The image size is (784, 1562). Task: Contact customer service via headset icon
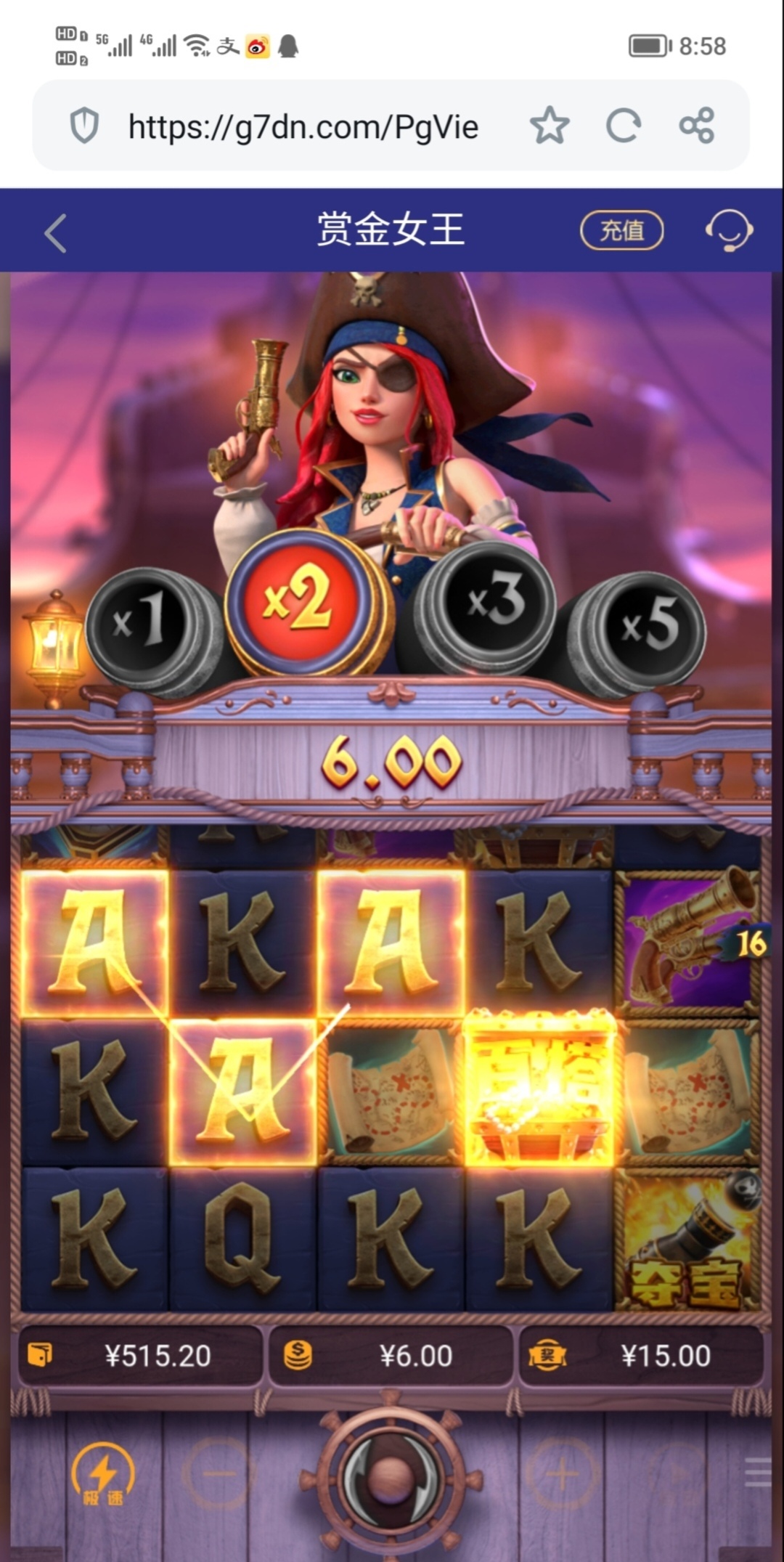coord(728,231)
